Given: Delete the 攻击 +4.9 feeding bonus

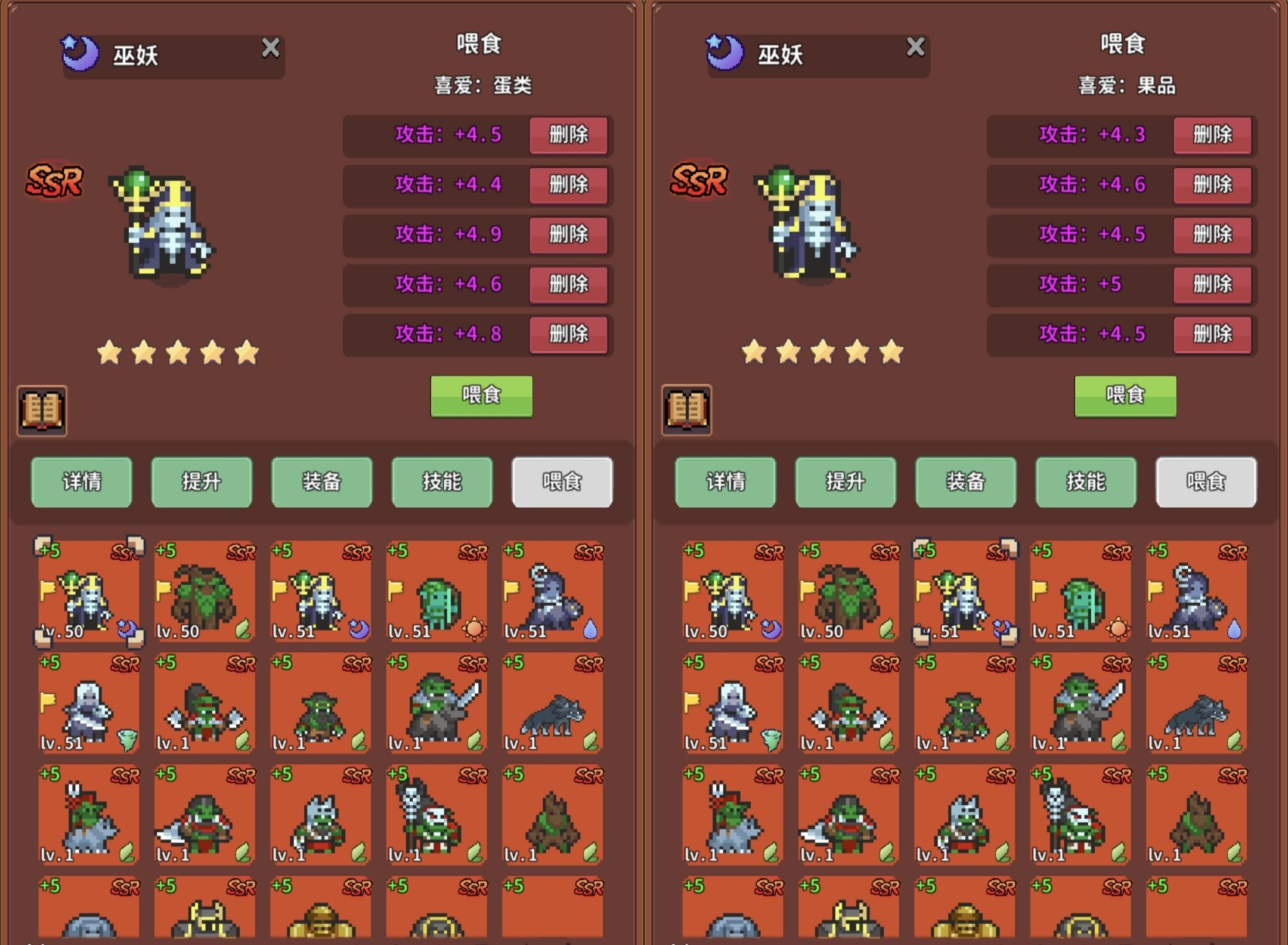Looking at the screenshot, I should coord(568,234).
